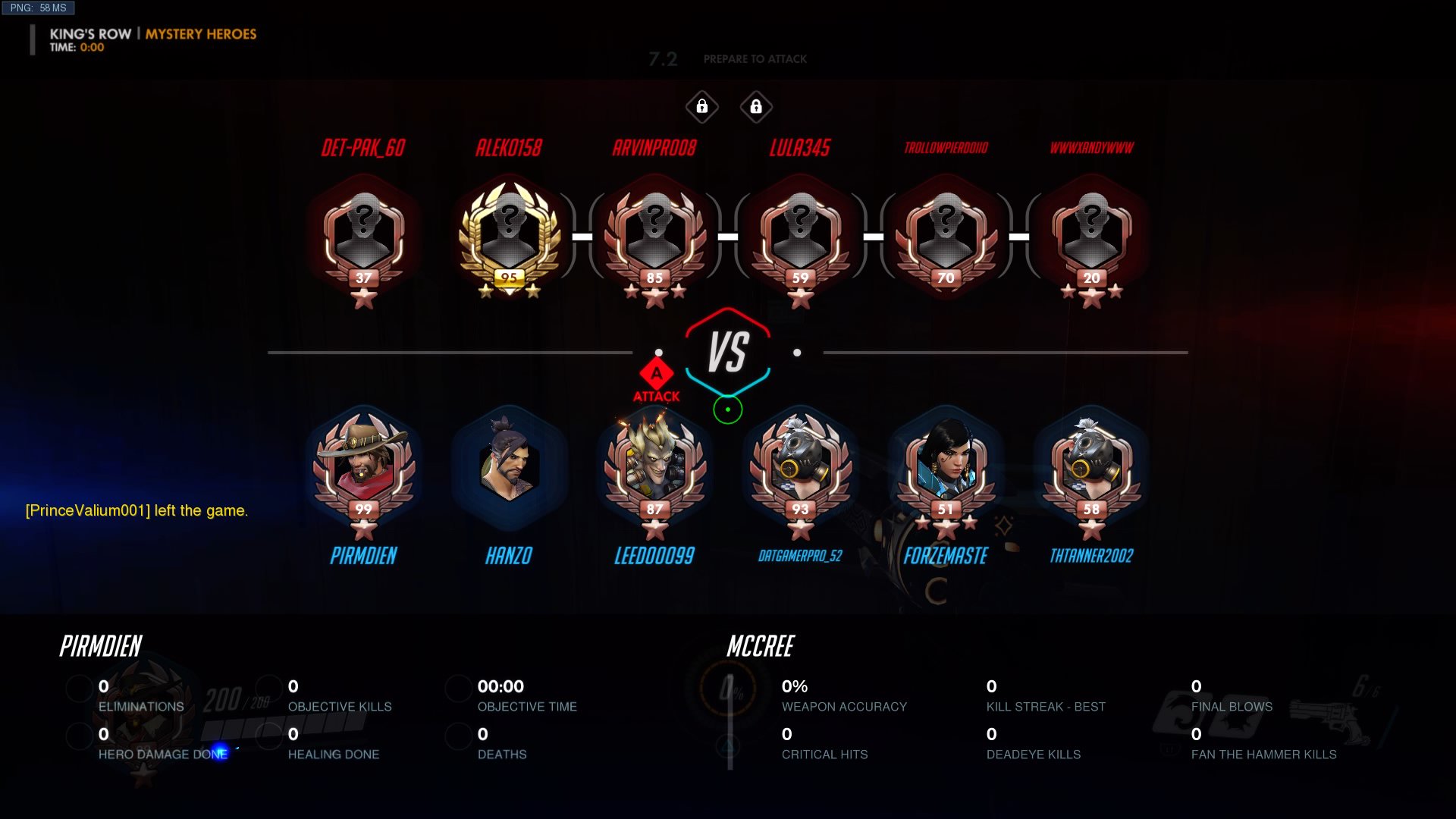Click TROLLOWPIERDOIIO's level 70 portrait
The image size is (1456, 819).
point(946,233)
